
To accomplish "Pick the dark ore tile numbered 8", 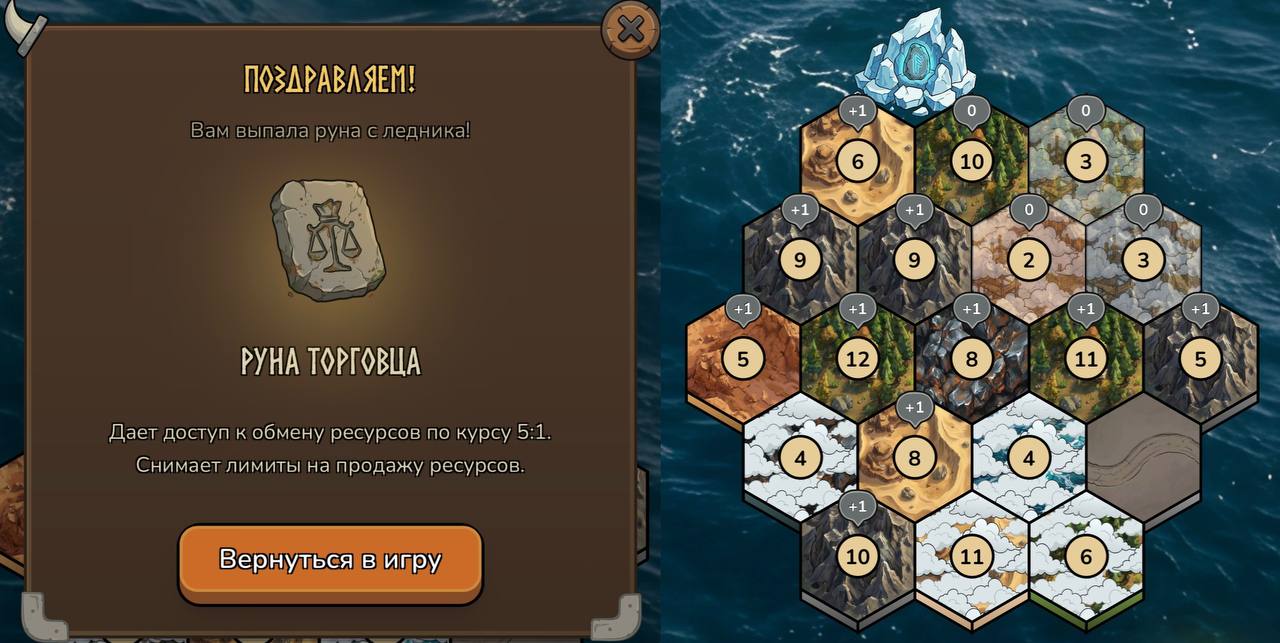I will (971, 358).
